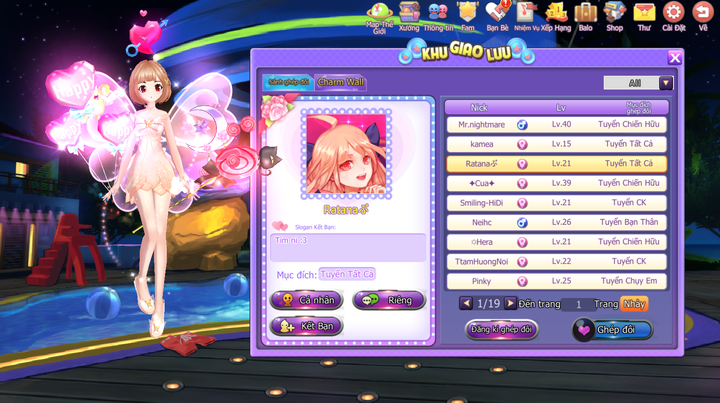Close the Khu Giao Lưu window
Viewport: 720px width, 403px height.
coord(675,58)
